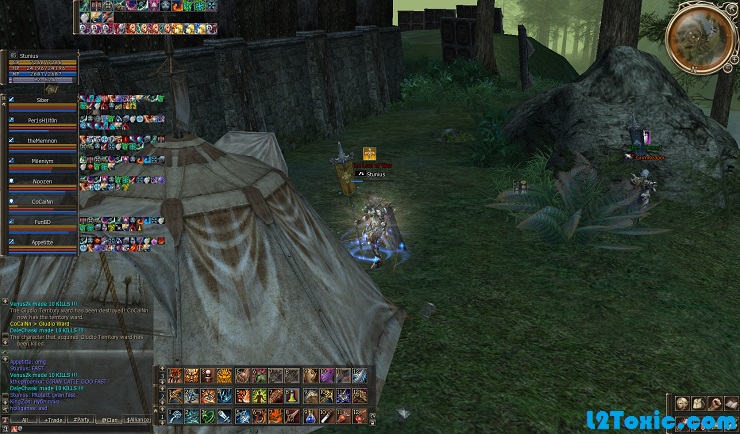This screenshot has width=740, height=434.
Task: Select party member Appetitte
Action: coord(41,242)
